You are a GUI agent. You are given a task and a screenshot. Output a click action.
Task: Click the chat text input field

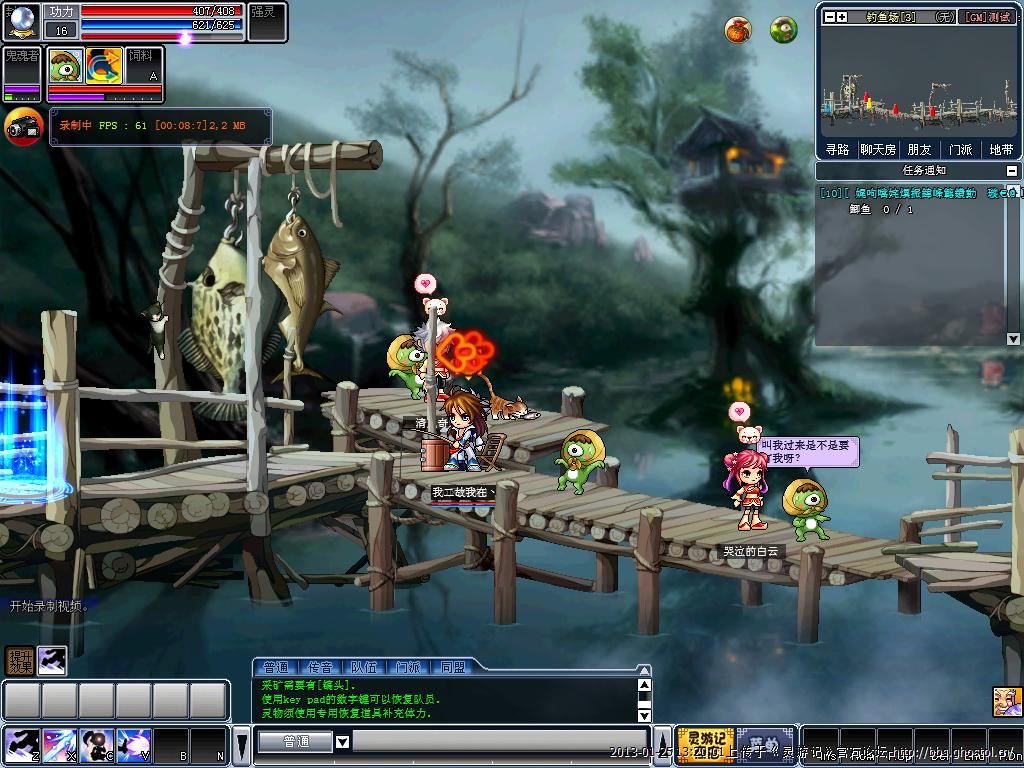click(500, 742)
